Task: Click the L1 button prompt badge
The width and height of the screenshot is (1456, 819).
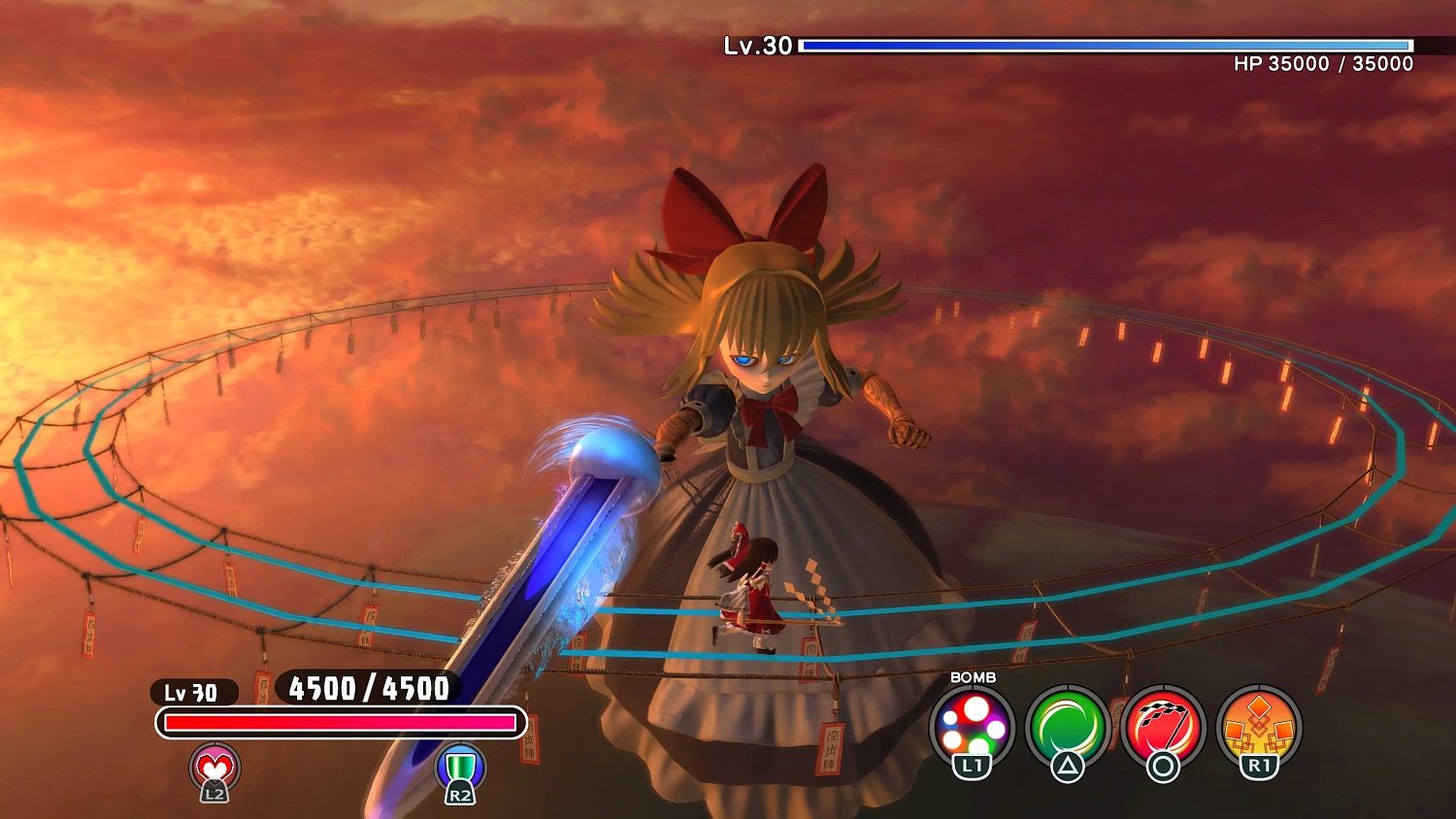Action: coord(975,767)
